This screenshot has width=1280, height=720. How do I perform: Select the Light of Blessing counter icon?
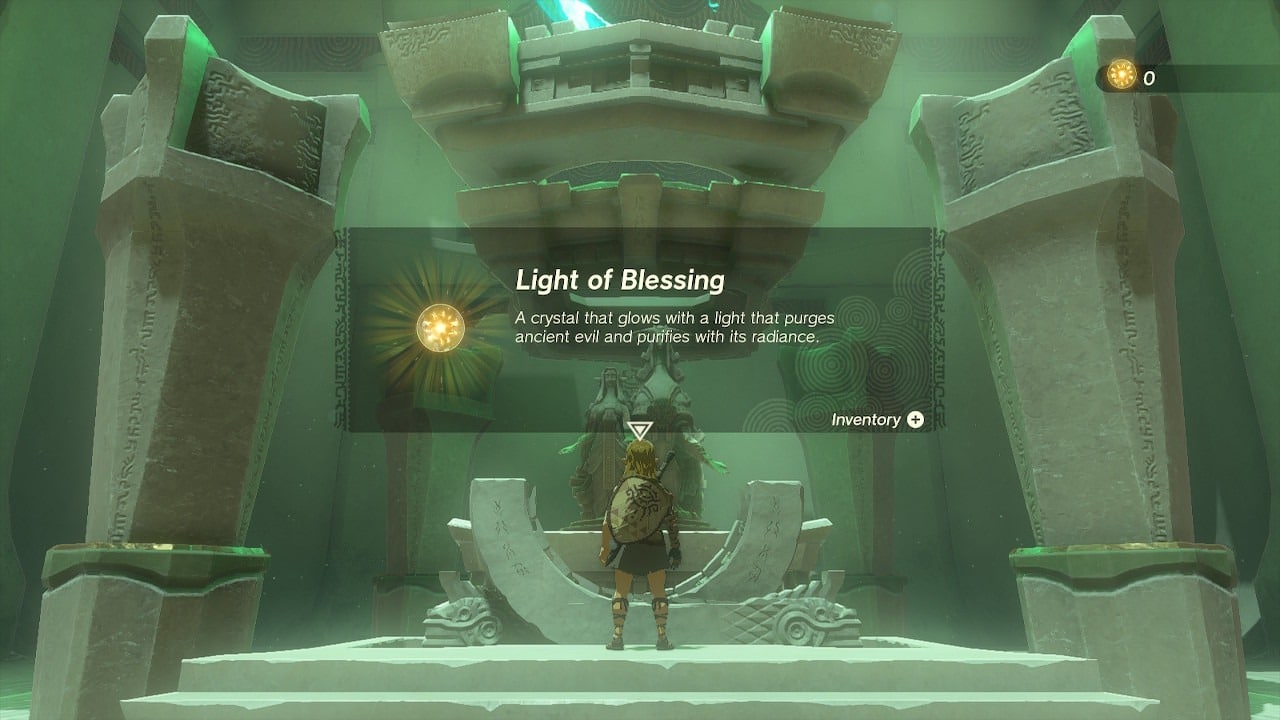(x=1122, y=75)
